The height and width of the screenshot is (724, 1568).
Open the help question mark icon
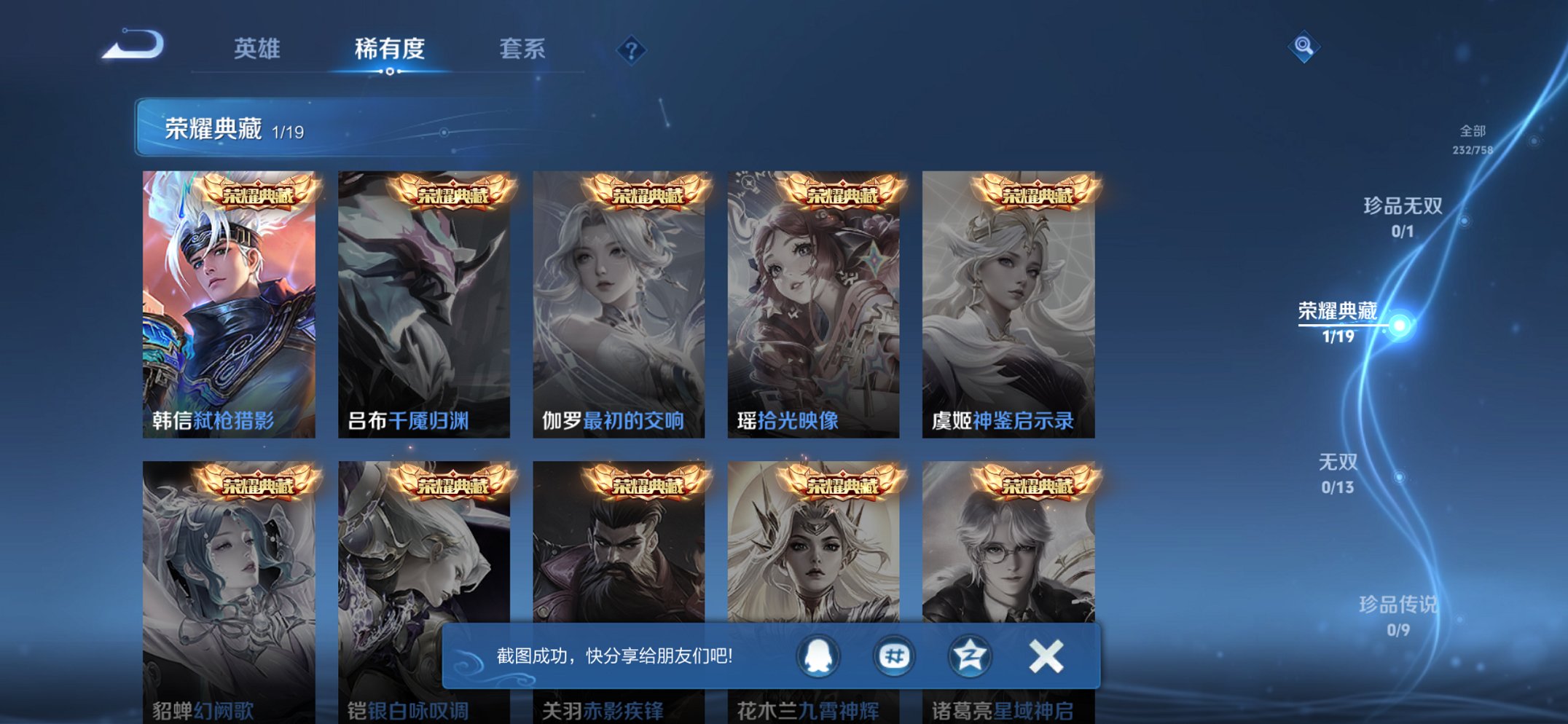(x=632, y=50)
